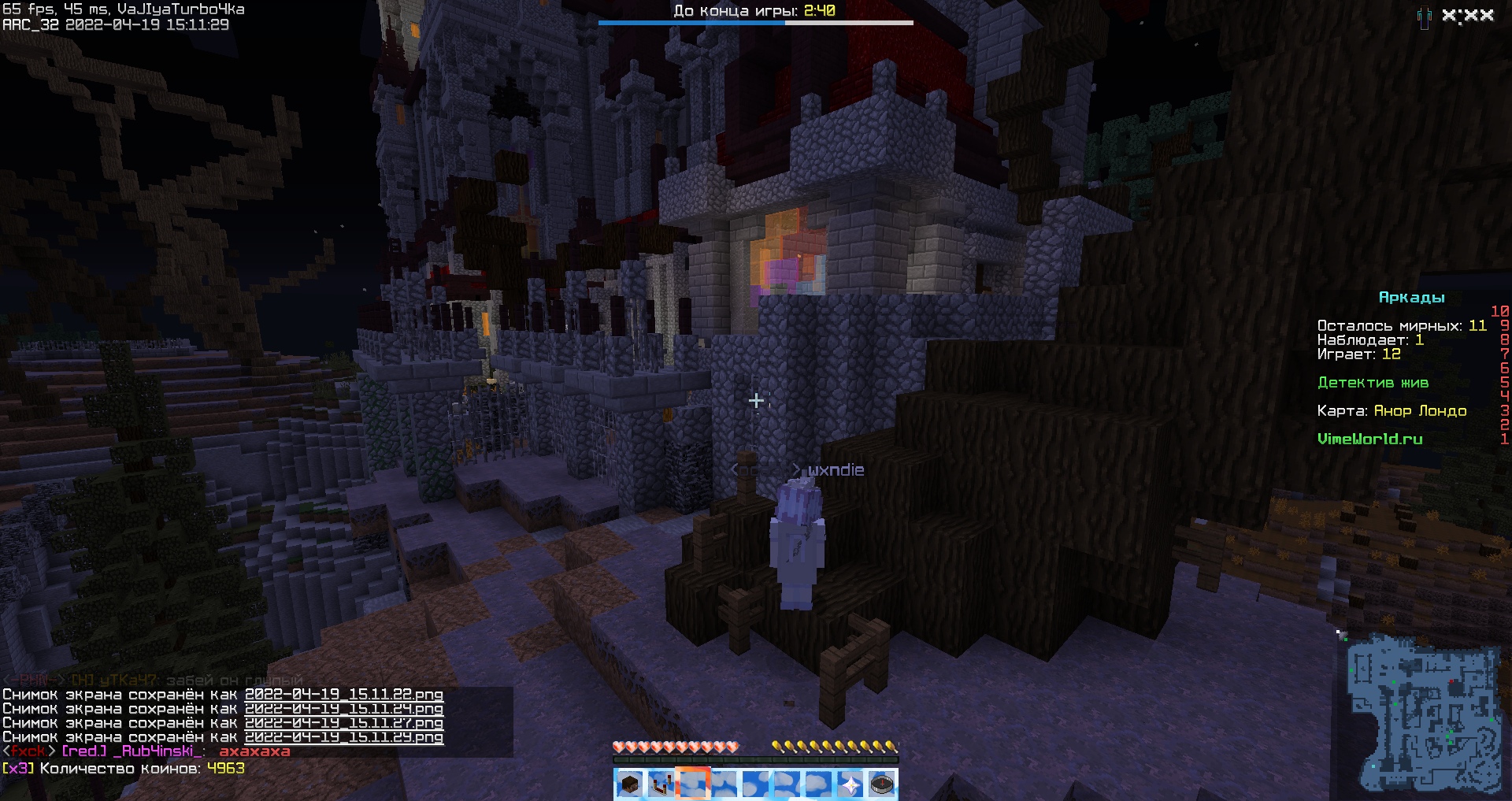Viewport: 1512px width, 801px height.
Task: Open screenshot link 2022-04-19_15.11.27.png
Action: click(343, 723)
